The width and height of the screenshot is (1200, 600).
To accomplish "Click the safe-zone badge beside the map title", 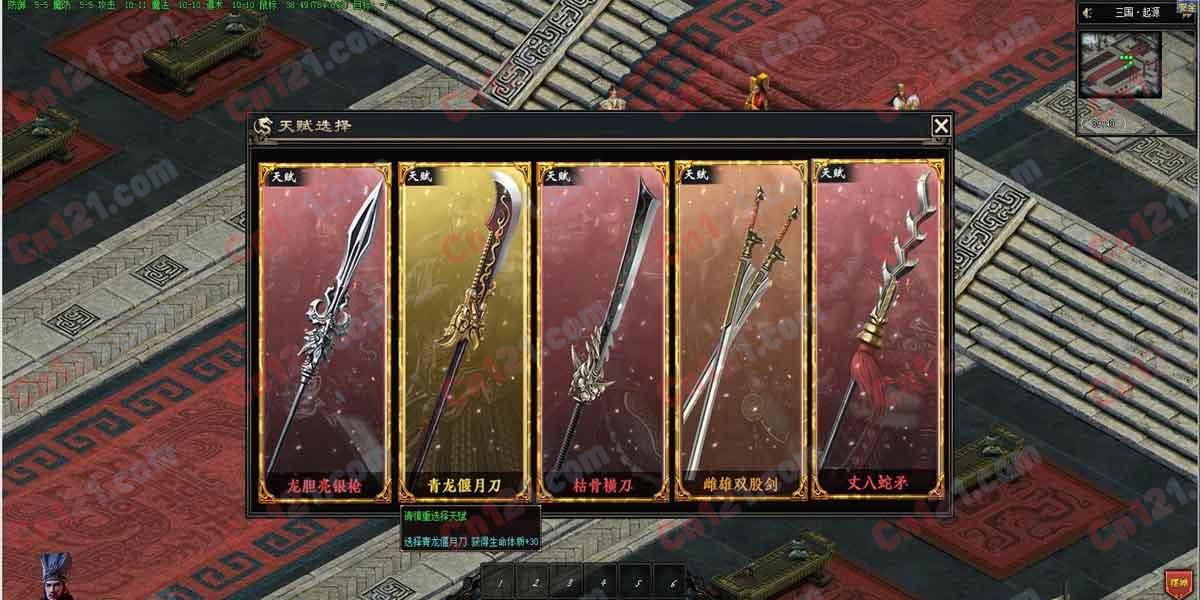I will tap(1186, 9).
